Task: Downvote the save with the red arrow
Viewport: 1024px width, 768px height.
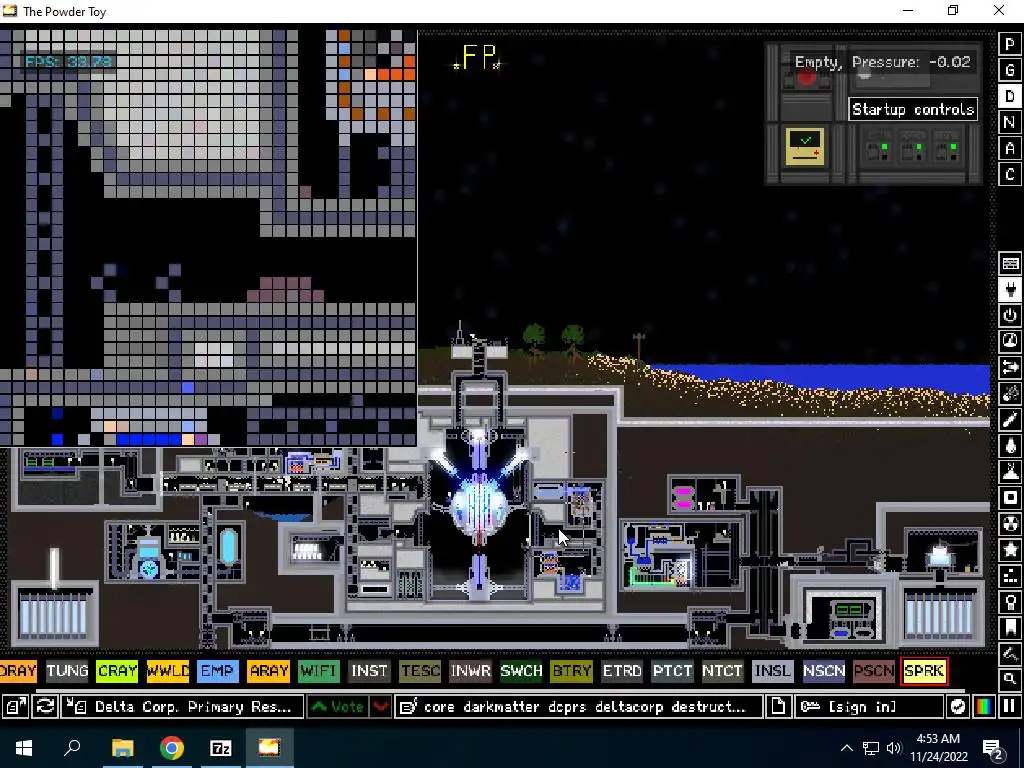Action: [380, 707]
